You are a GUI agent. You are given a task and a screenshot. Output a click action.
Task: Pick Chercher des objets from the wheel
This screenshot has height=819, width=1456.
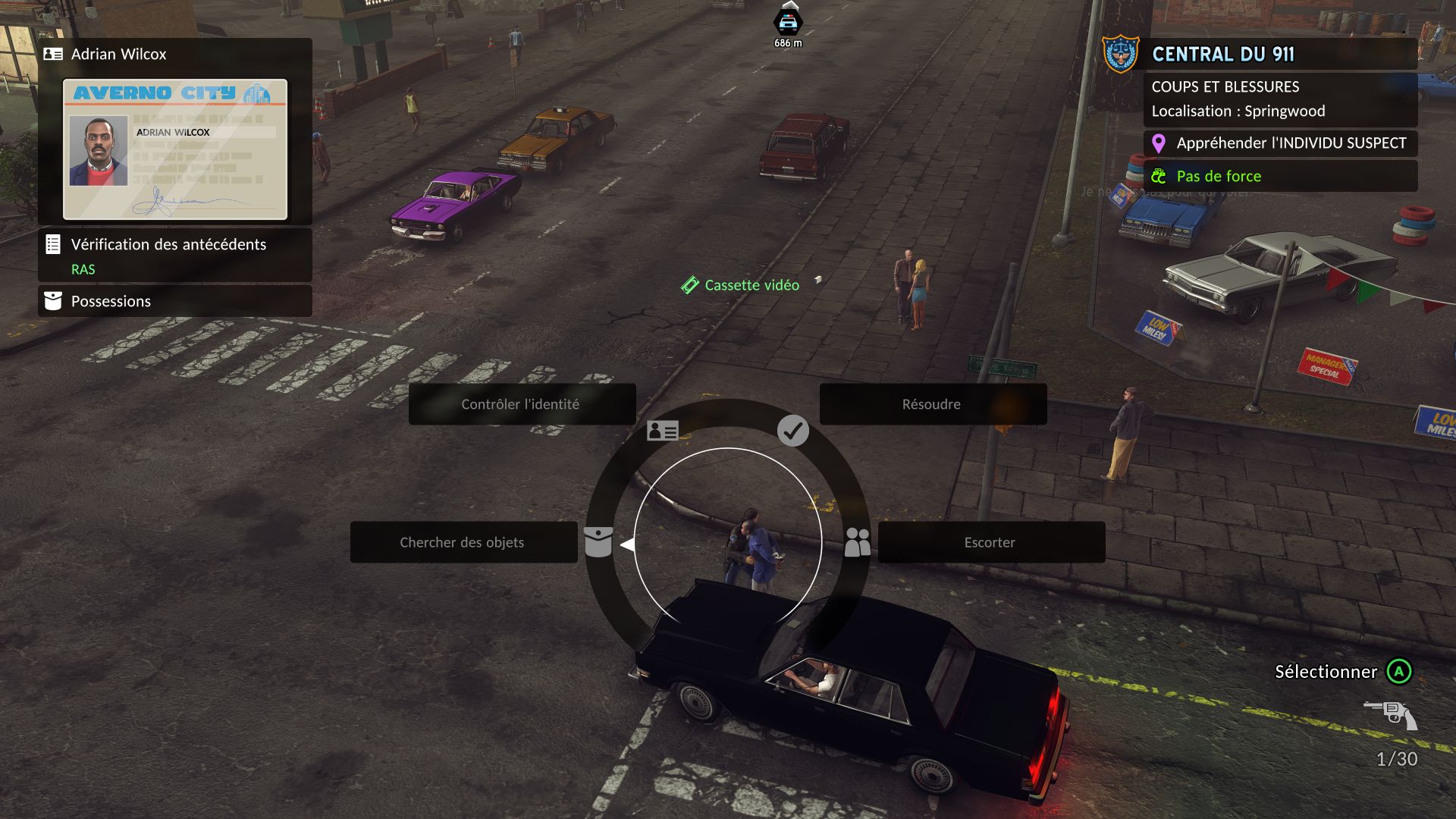click(x=463, y=542)
